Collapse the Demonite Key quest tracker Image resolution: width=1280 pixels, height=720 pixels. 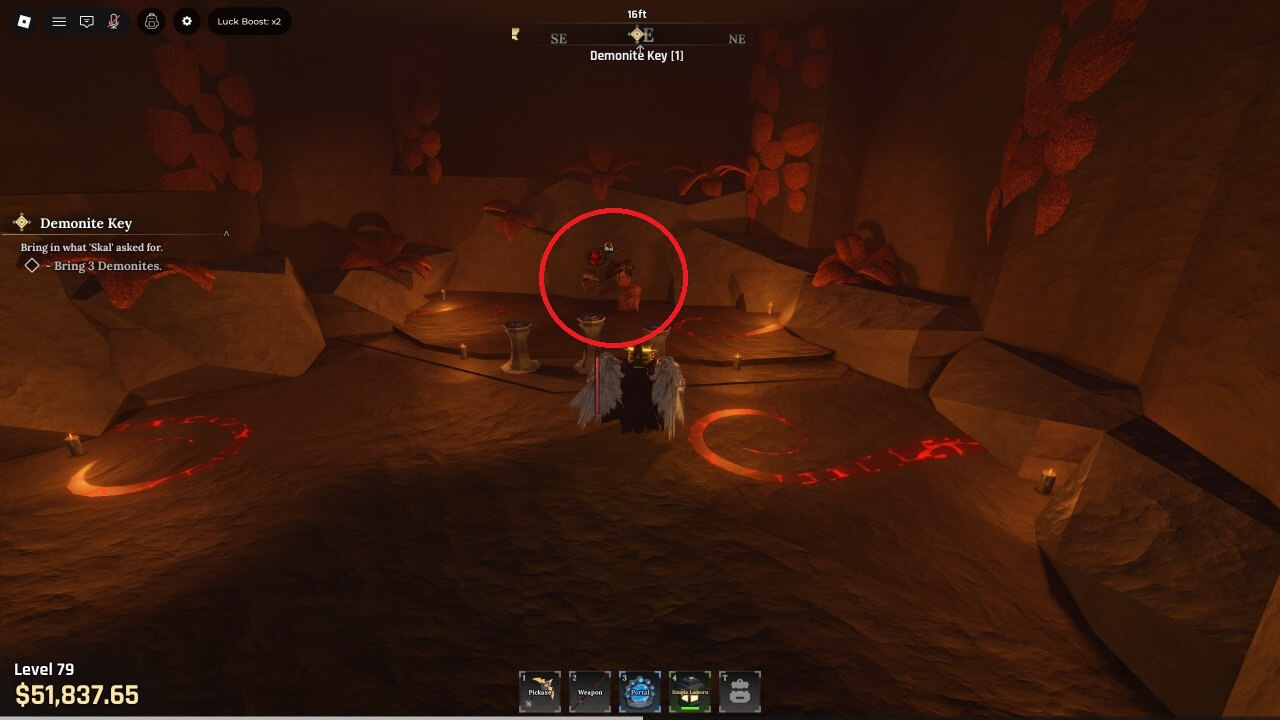pos(226,234)
